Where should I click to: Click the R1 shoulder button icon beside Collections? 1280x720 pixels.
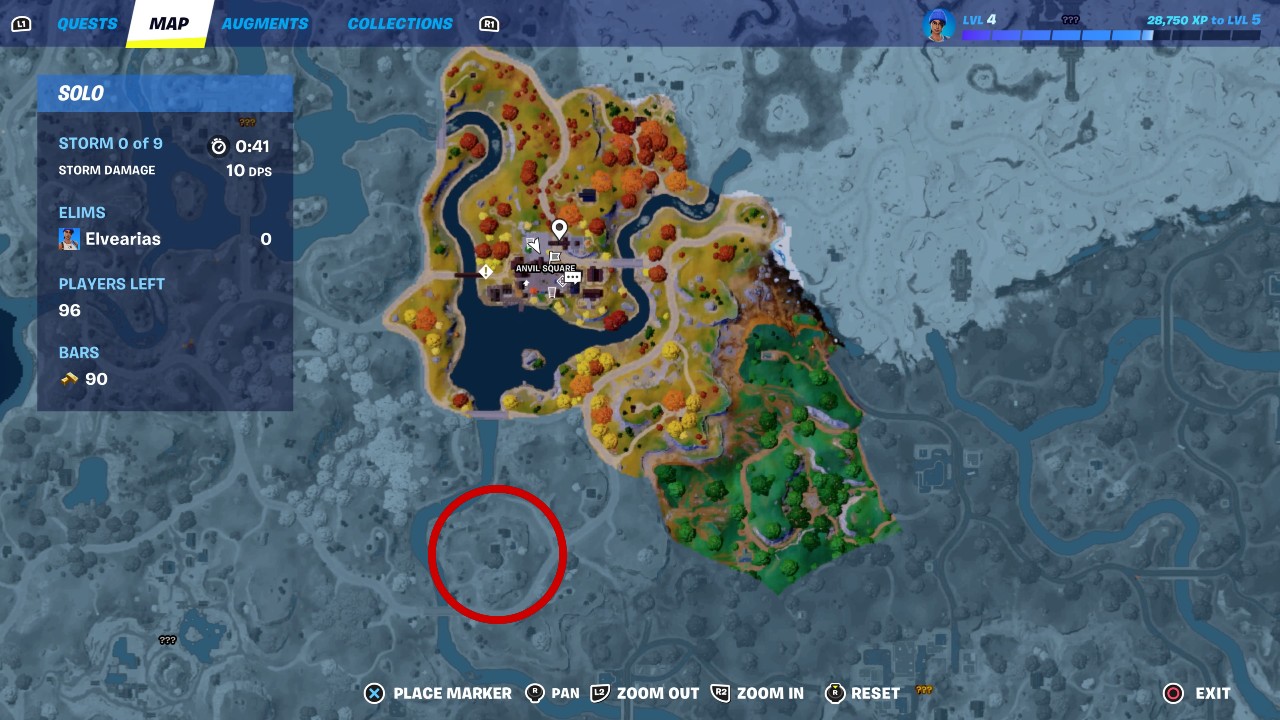tap(489, 23)
